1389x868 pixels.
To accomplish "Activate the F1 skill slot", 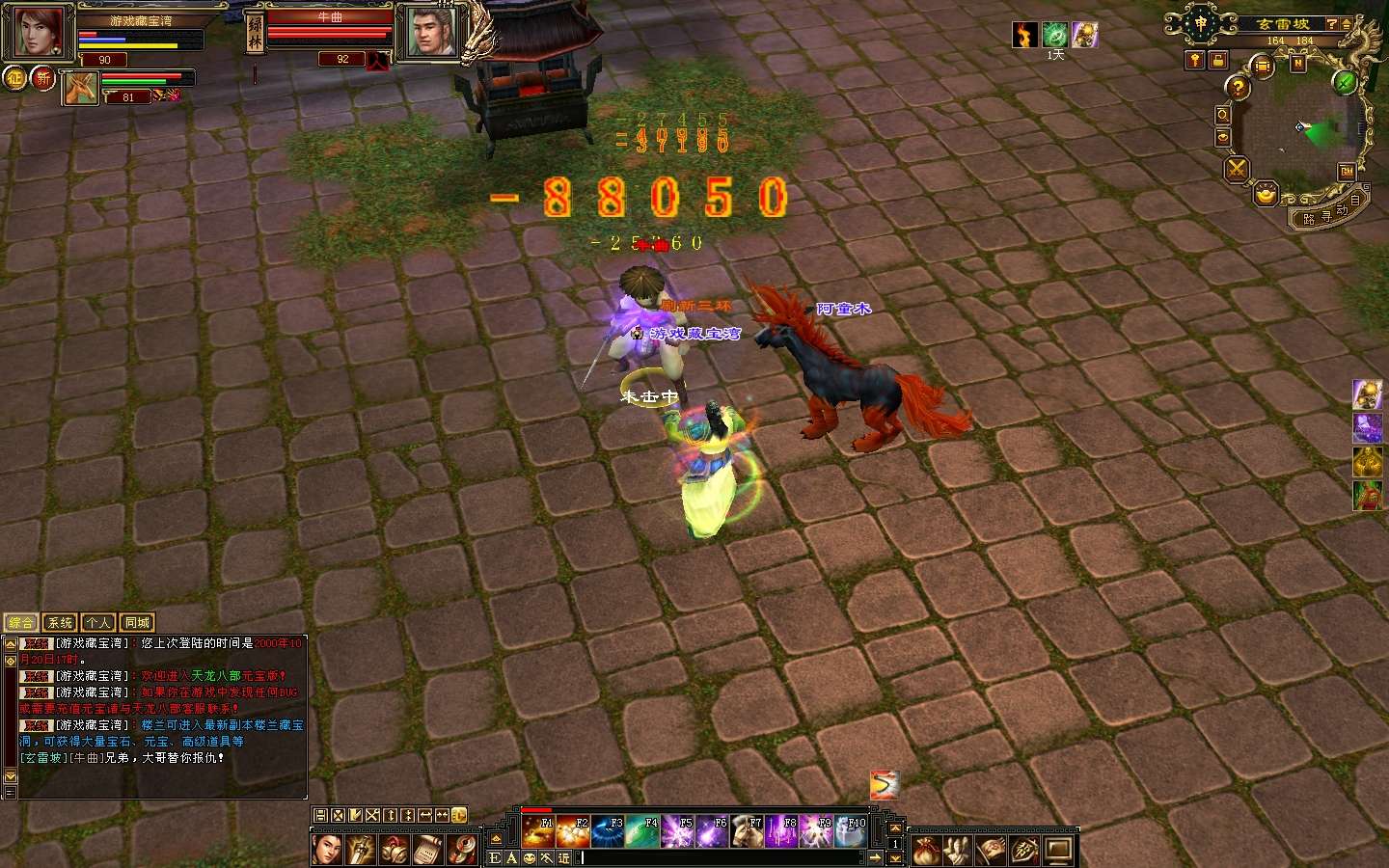I will 537,831.
